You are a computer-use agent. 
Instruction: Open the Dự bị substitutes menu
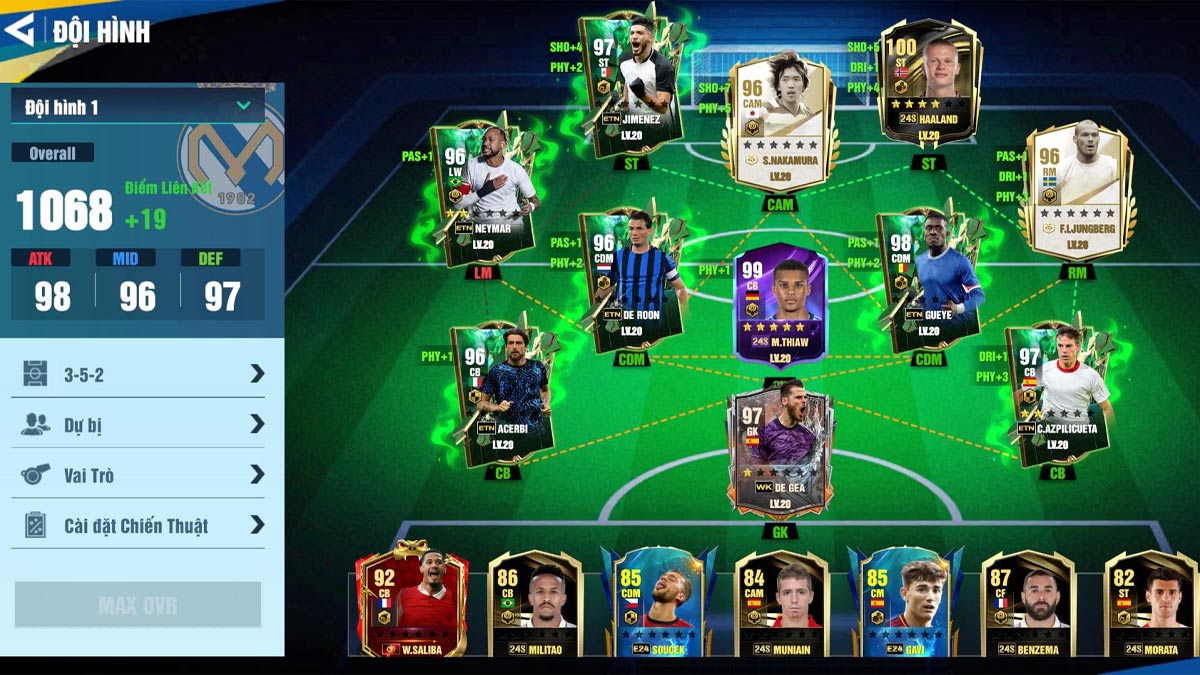138,424
